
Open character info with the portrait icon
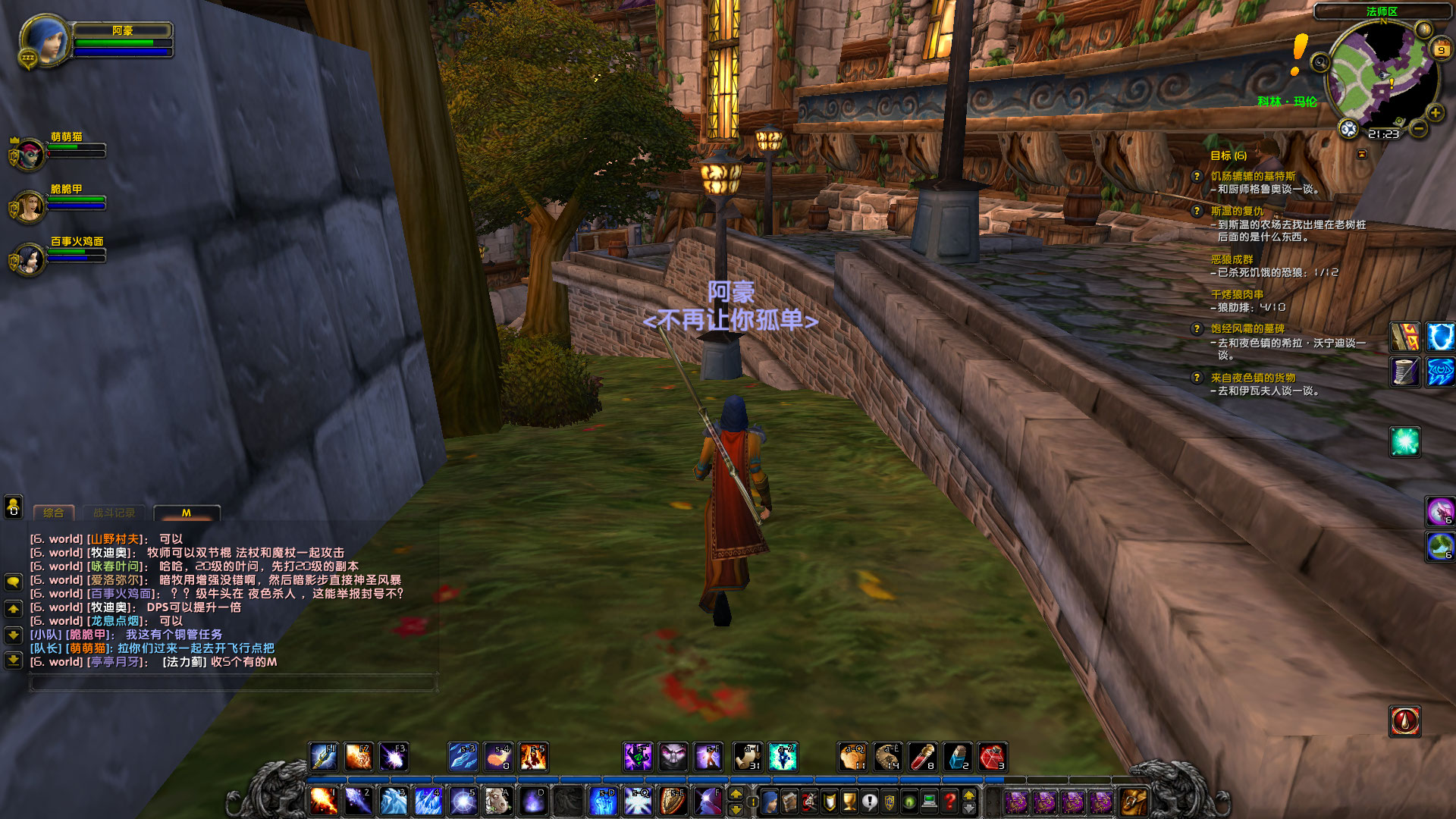tap(769, 800)
